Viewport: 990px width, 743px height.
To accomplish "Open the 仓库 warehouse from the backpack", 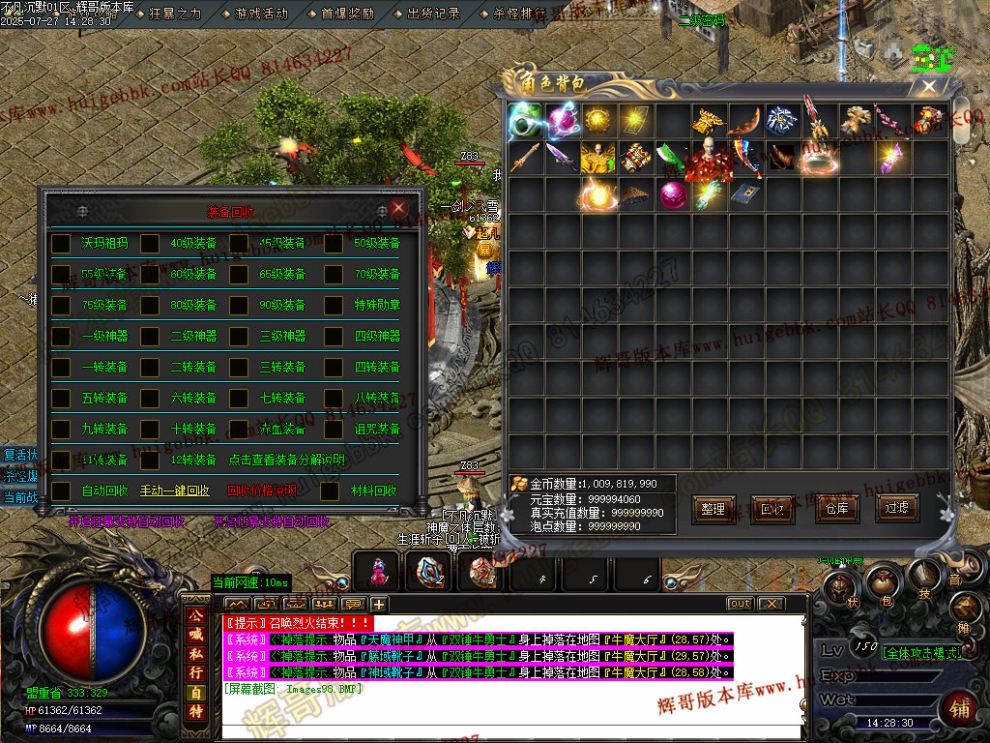I will (836, 509).
